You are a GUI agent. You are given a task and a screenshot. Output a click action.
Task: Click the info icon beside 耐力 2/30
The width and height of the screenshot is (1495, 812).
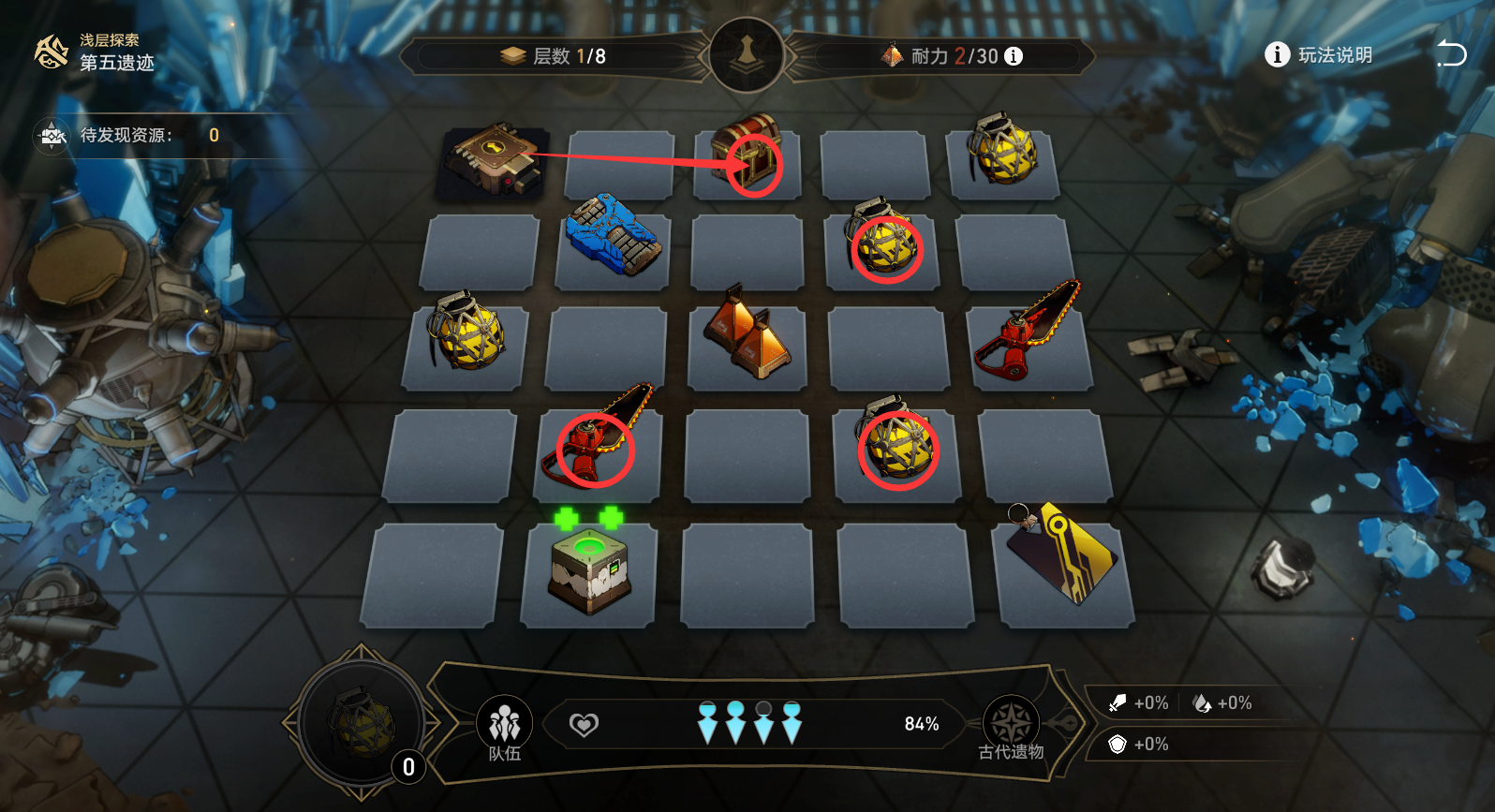click(1014, 56)
